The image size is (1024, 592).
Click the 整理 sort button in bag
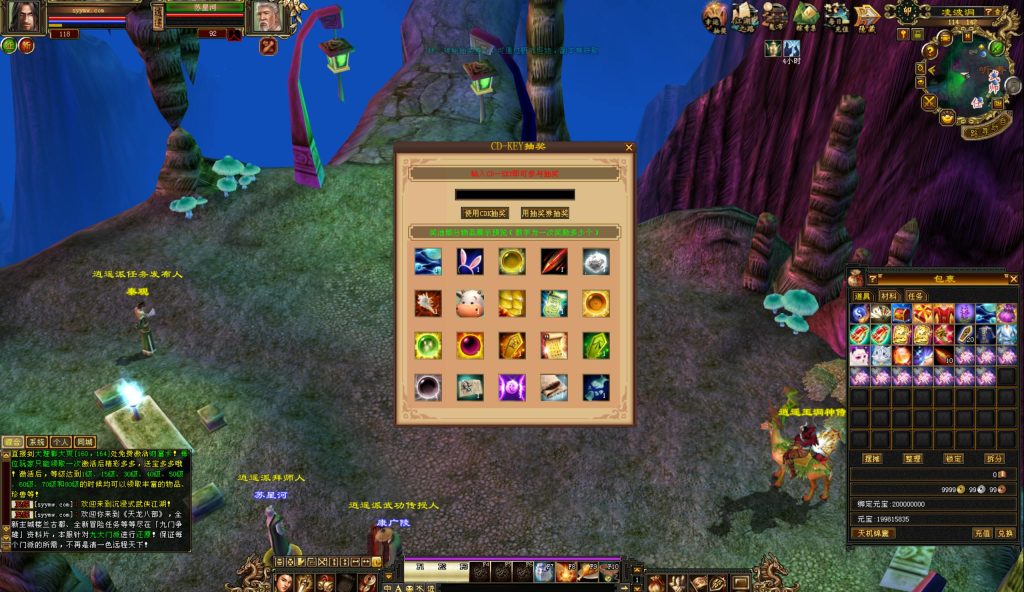913,458
